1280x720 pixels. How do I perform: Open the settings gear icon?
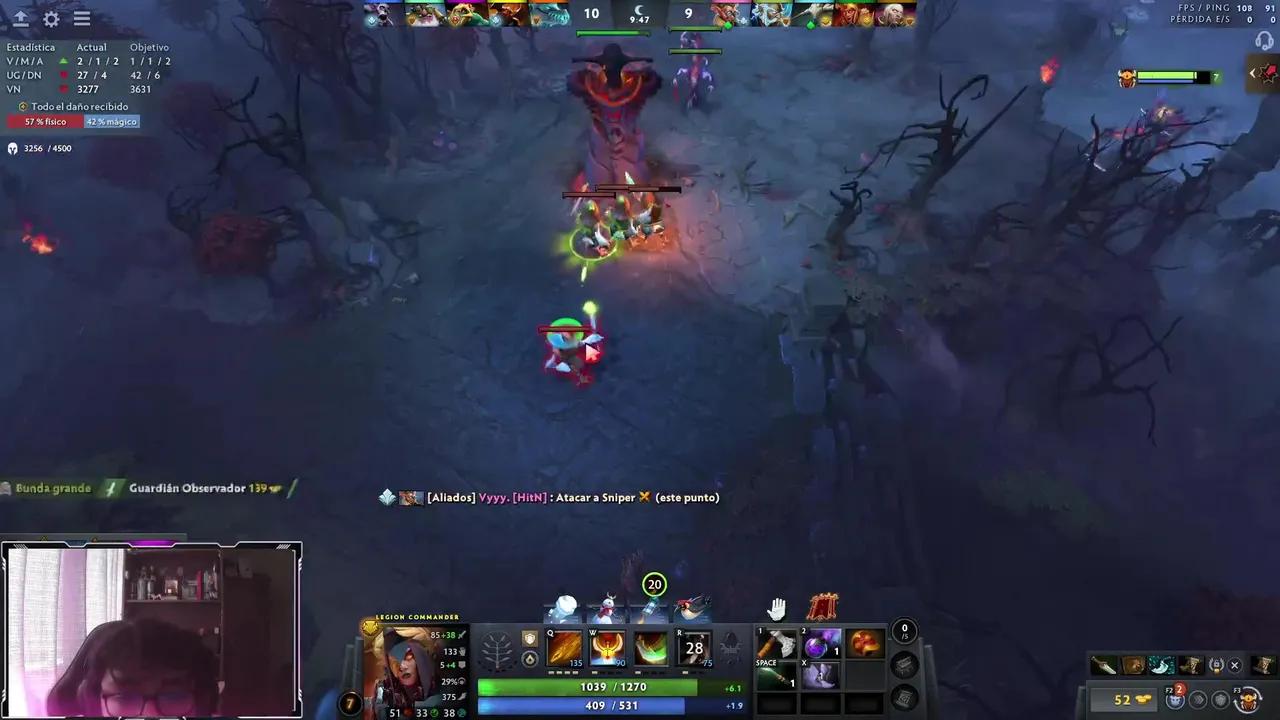(50, 18)
